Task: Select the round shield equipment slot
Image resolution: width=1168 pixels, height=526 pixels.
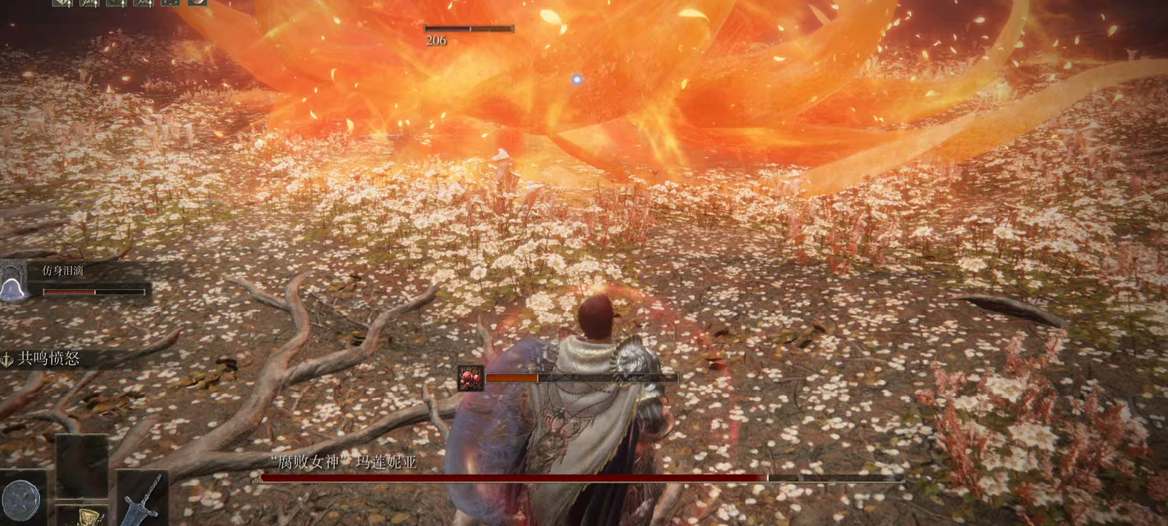Action: click(22, 498)
